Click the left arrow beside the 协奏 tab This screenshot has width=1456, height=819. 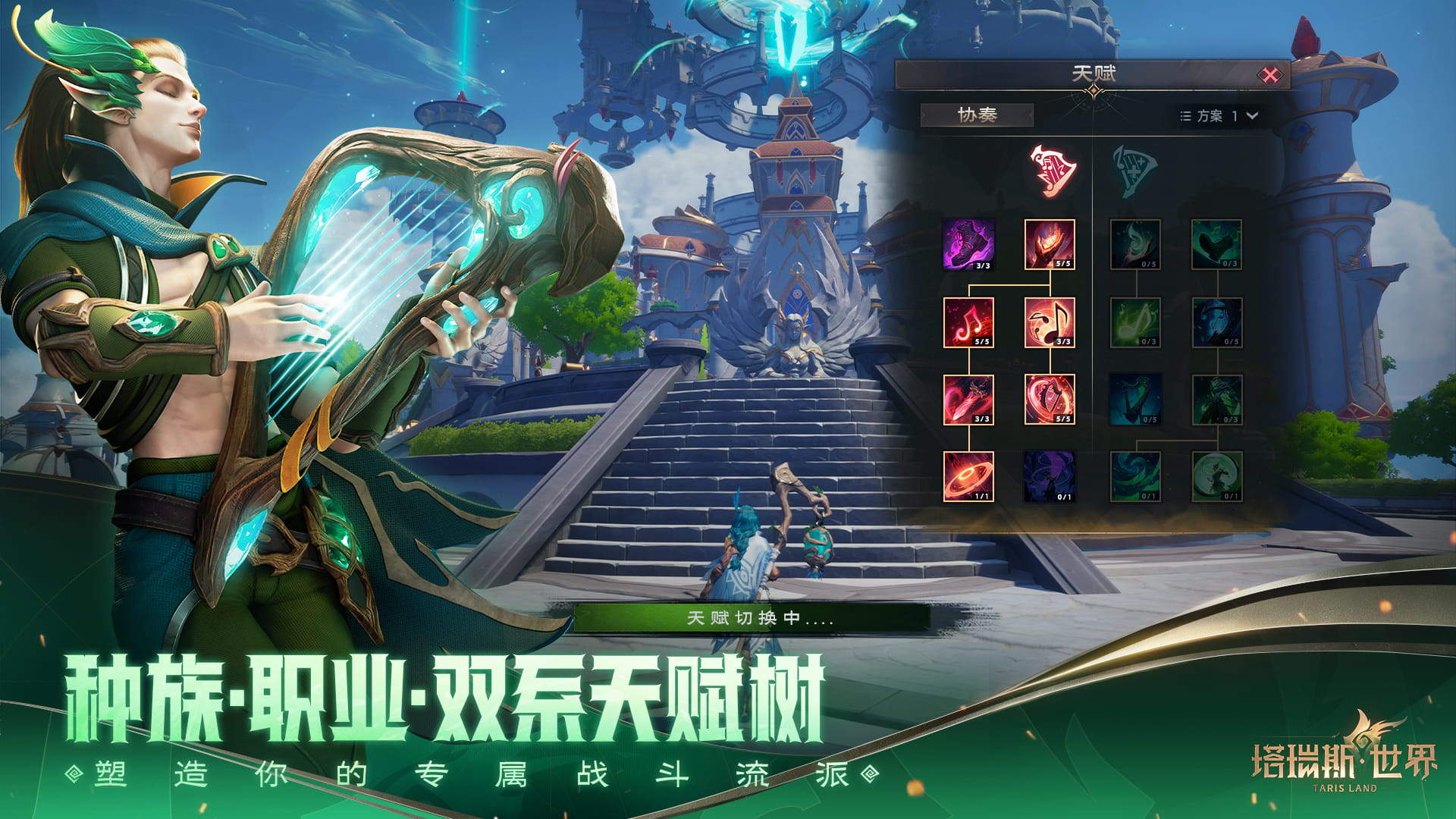click(924, 114)
